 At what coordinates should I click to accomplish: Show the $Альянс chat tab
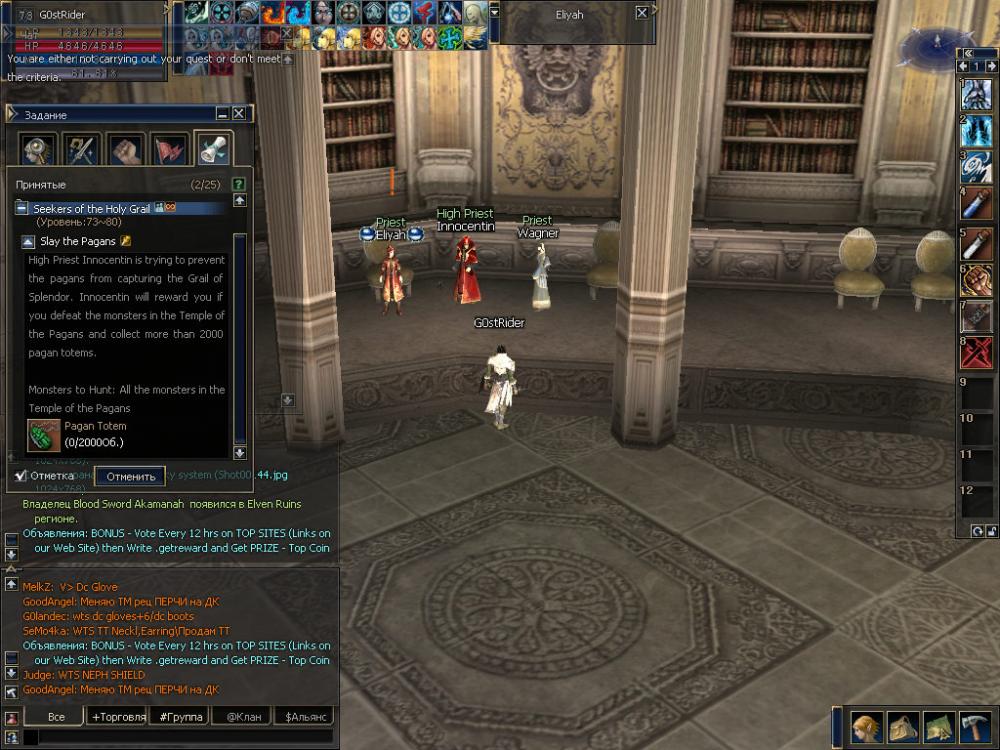[x=305, y=717]
